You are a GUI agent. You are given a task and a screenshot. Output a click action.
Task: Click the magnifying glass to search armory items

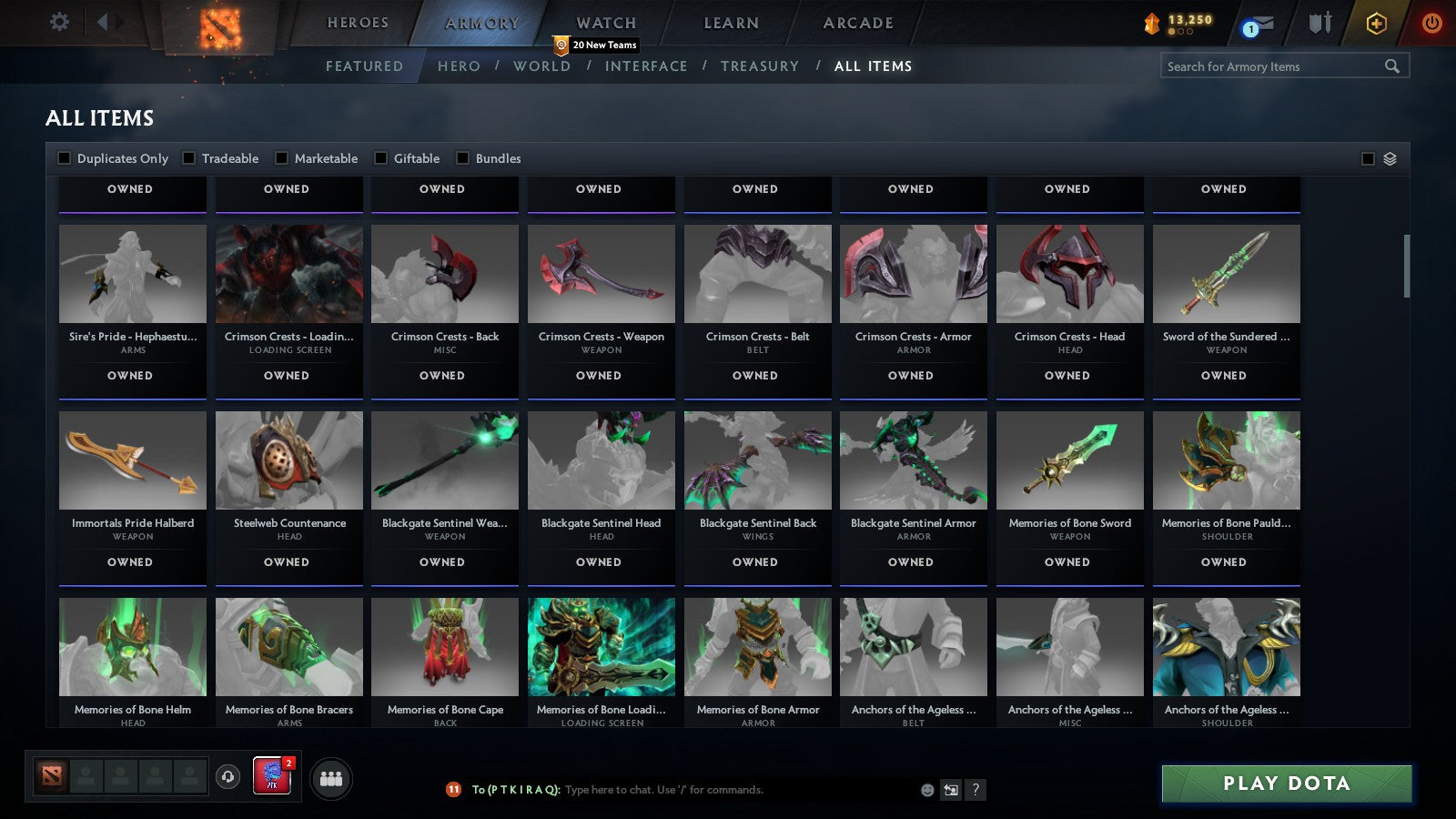click(1392, 66)
